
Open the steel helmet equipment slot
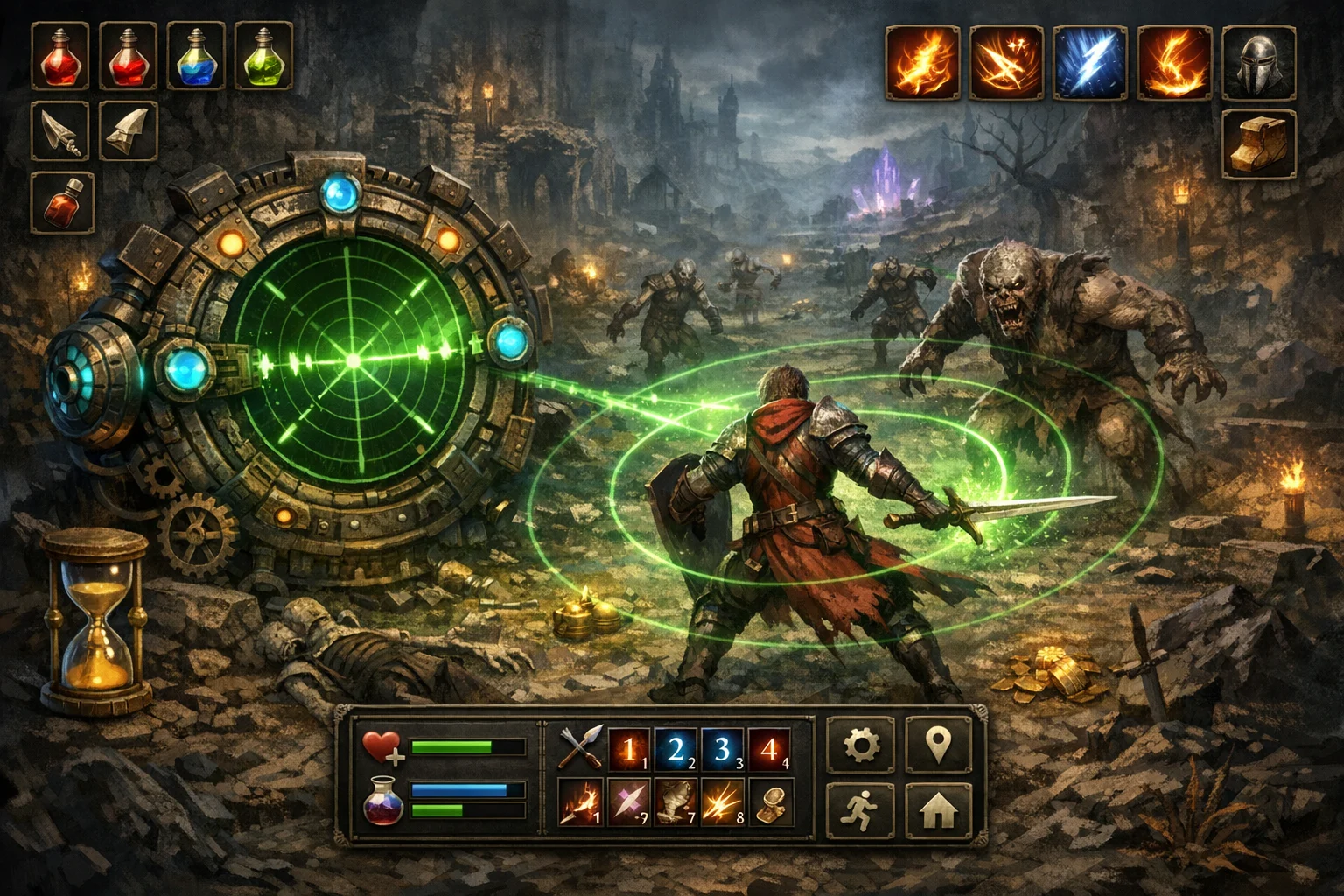pyautogui.click(x=1258, y=61)
